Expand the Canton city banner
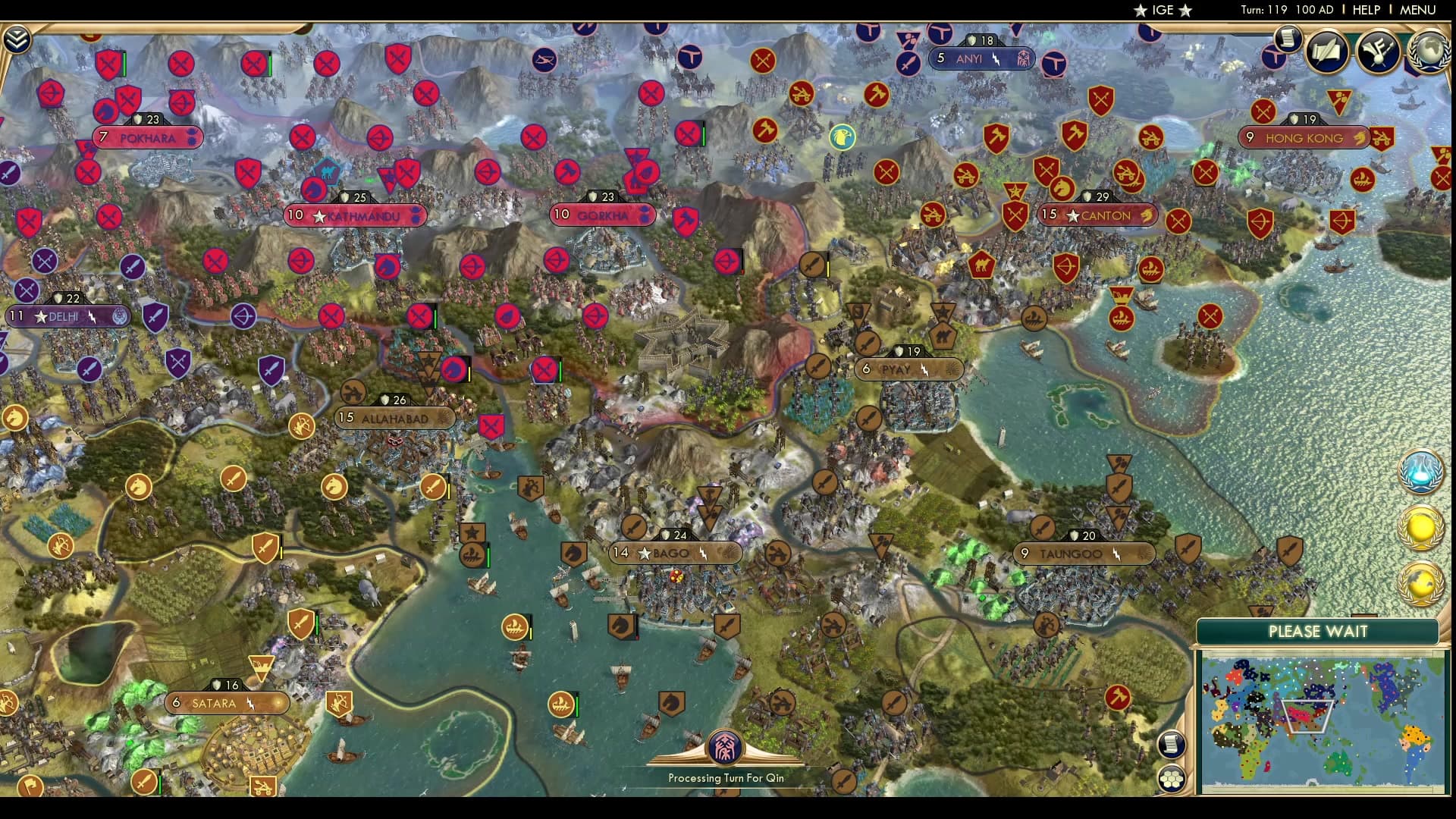Screen dimensions: 1456x819 [x=1097, y=215]
